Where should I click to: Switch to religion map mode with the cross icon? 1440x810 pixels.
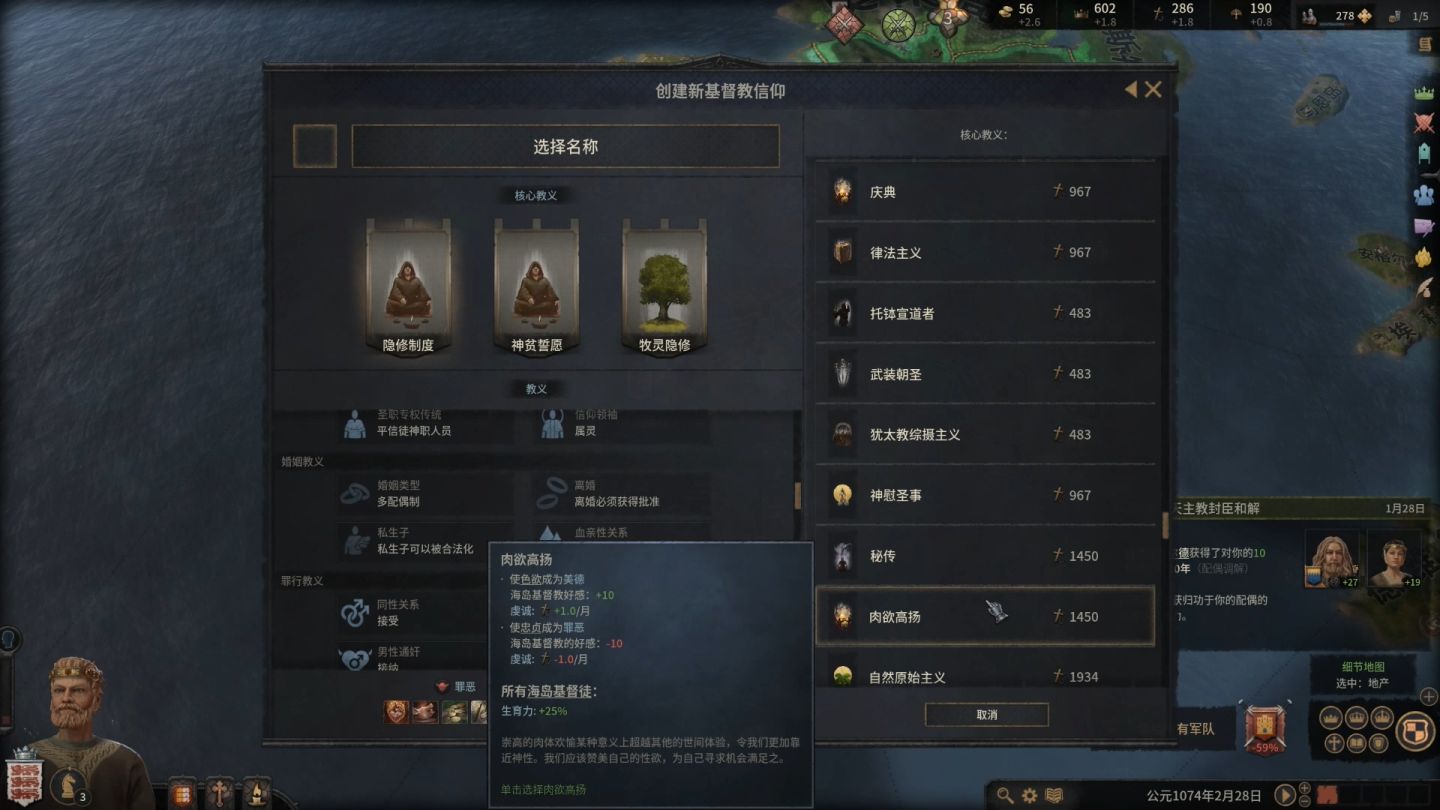(x=1334, y=743)
